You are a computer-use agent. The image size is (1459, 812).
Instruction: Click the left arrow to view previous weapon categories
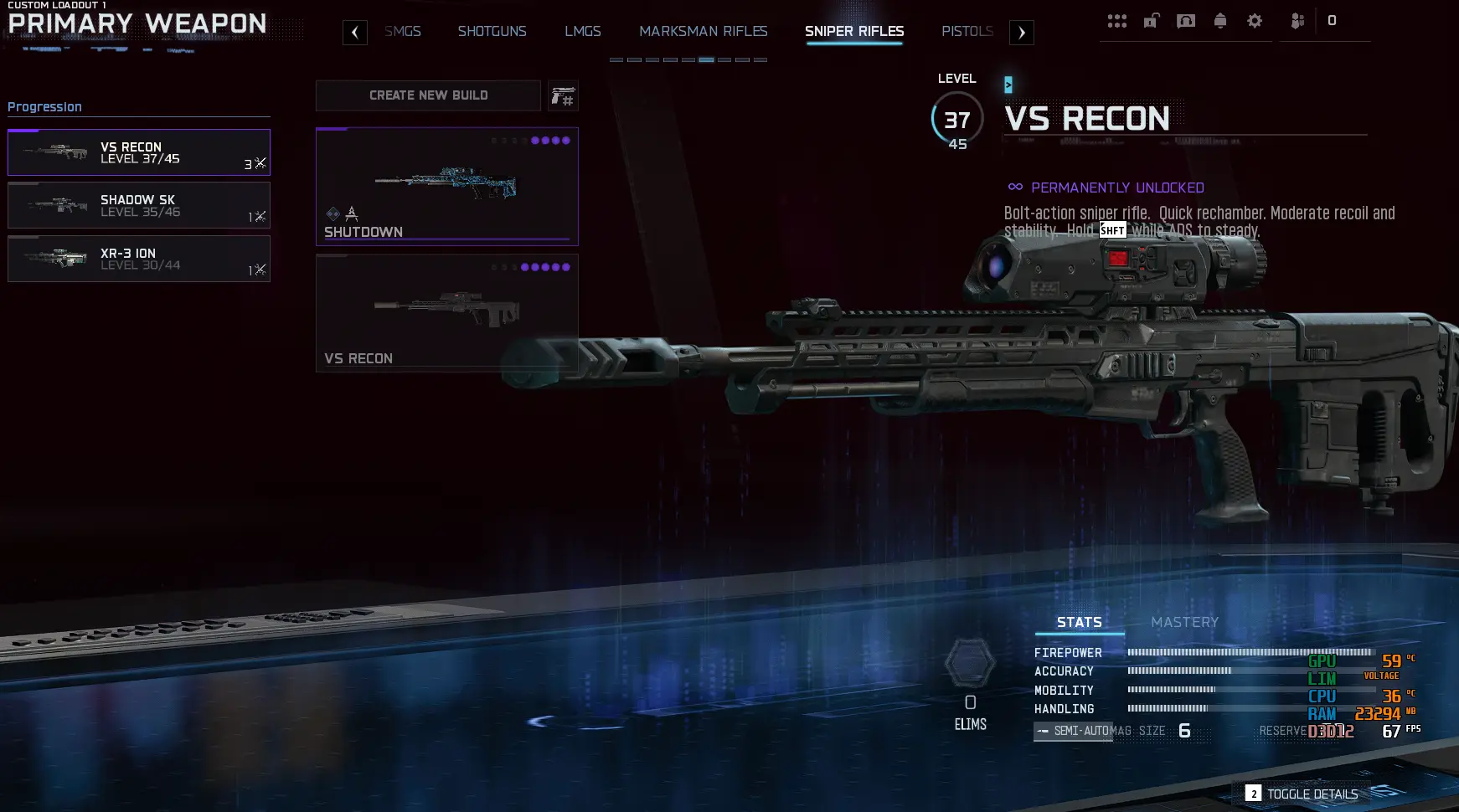coord(353,32)
